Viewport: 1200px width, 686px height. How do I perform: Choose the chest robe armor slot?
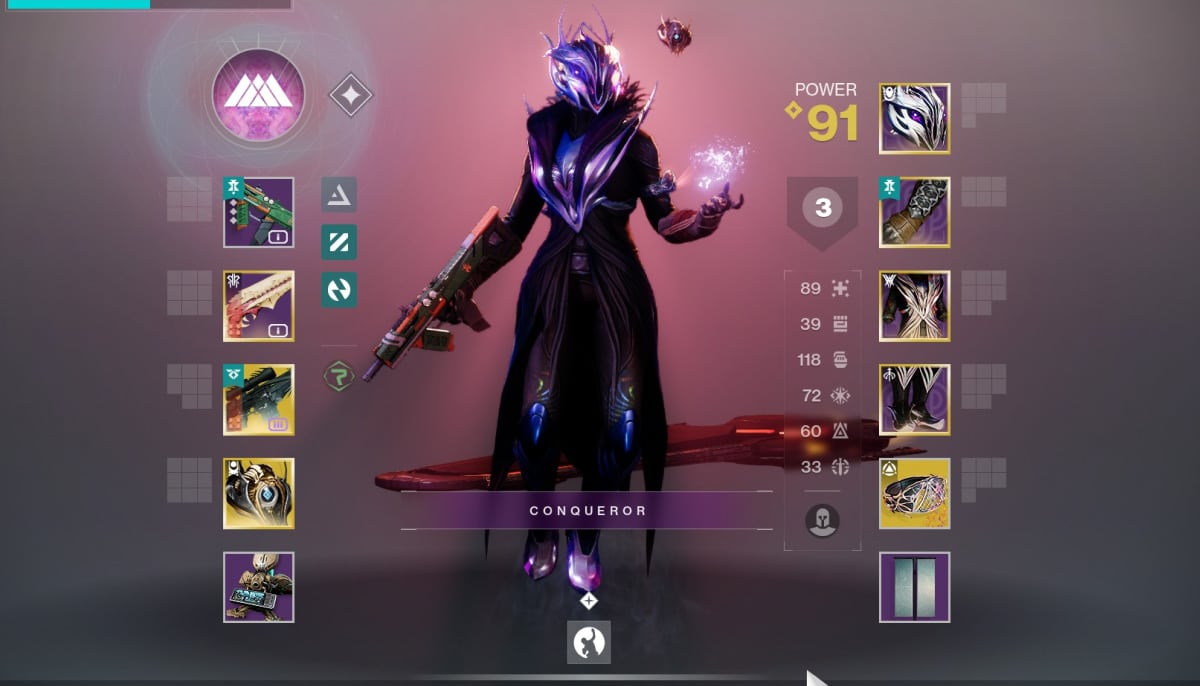(x=914, y=306)
